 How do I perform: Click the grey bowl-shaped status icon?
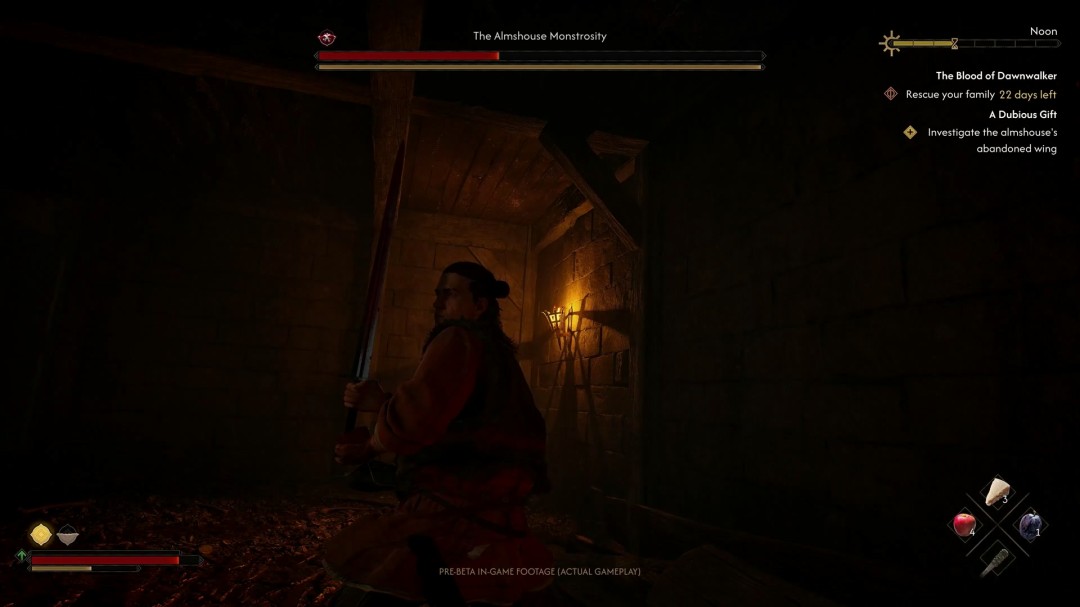coord(67,536)
